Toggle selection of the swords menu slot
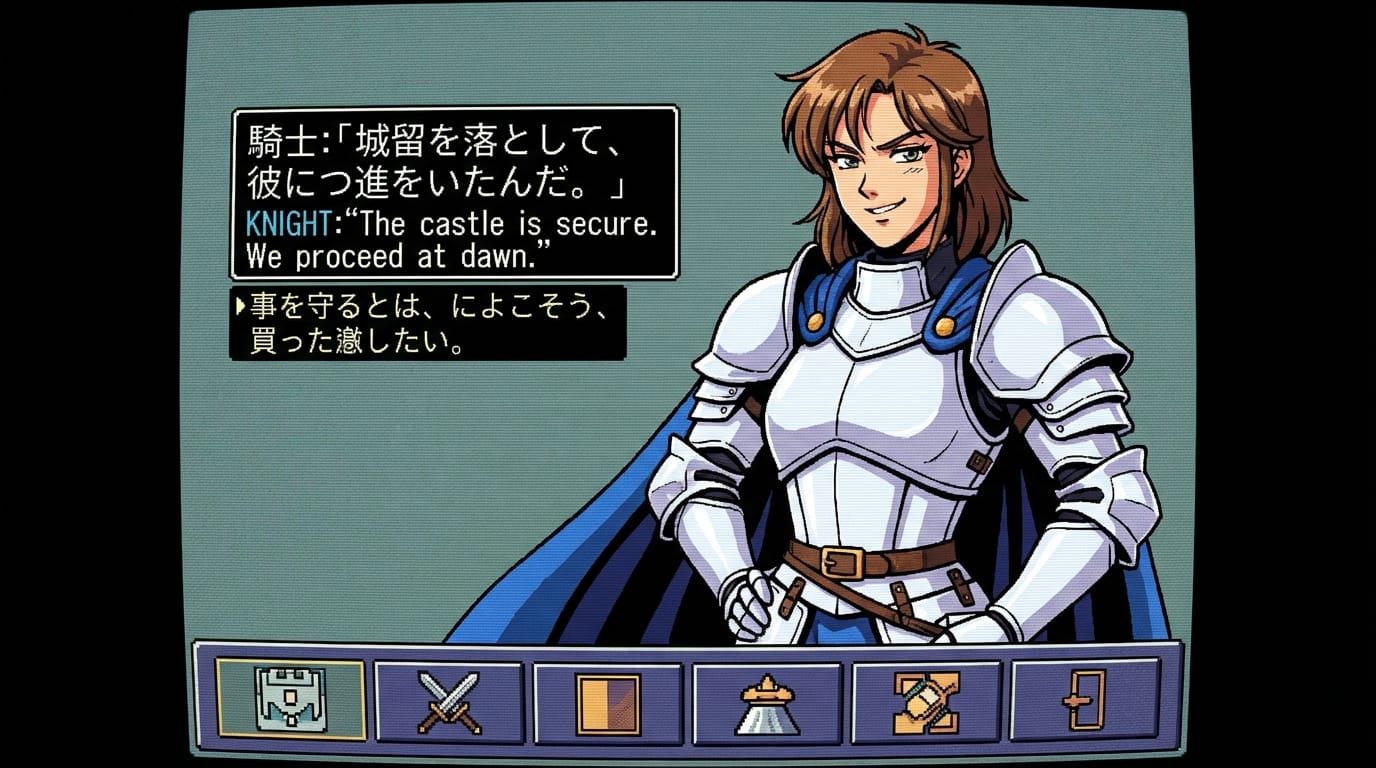The height and width of the screenshot is (768, 1376). point(450,700)
